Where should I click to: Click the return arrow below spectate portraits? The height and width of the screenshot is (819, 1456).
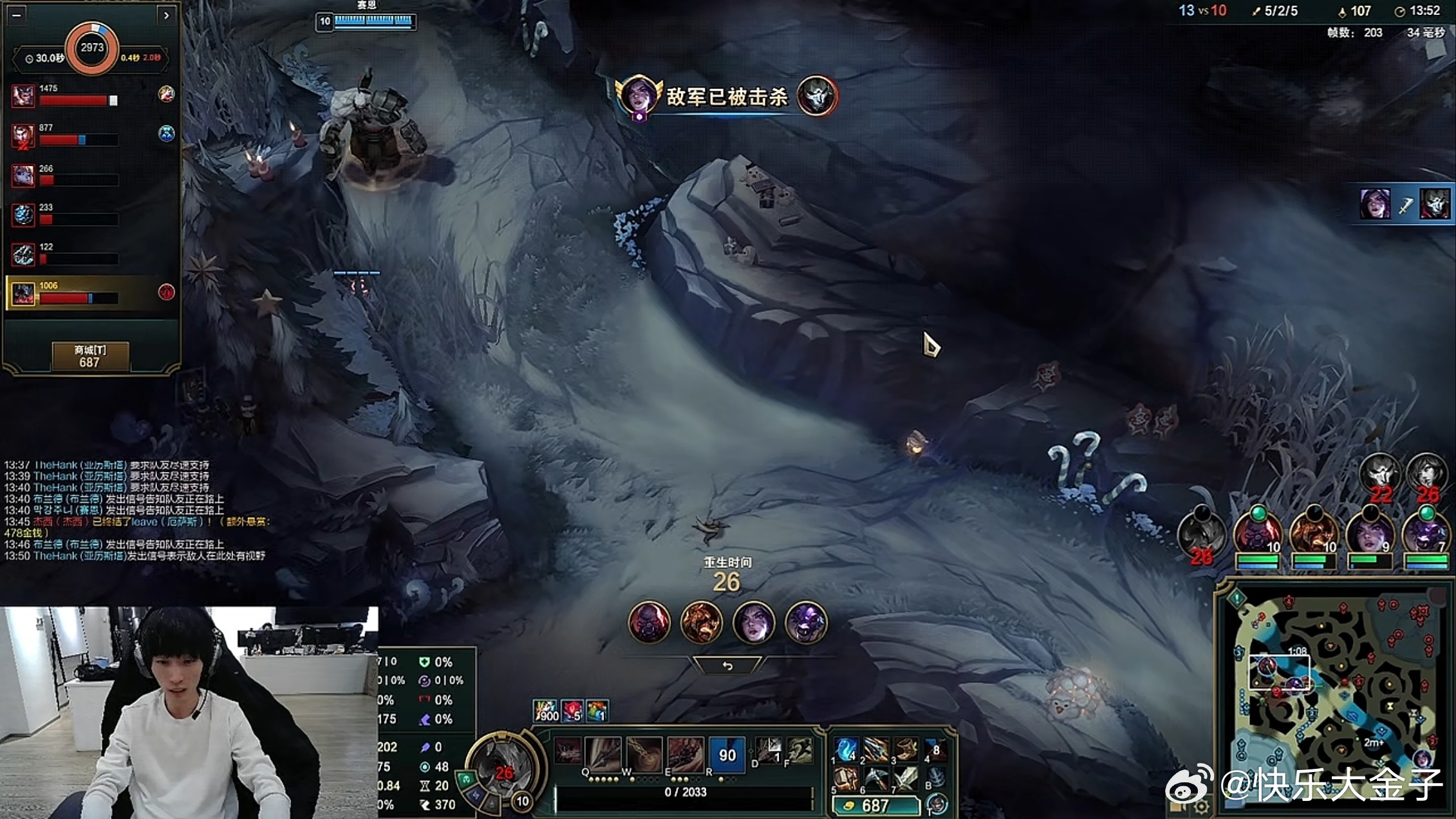(727, 666)
